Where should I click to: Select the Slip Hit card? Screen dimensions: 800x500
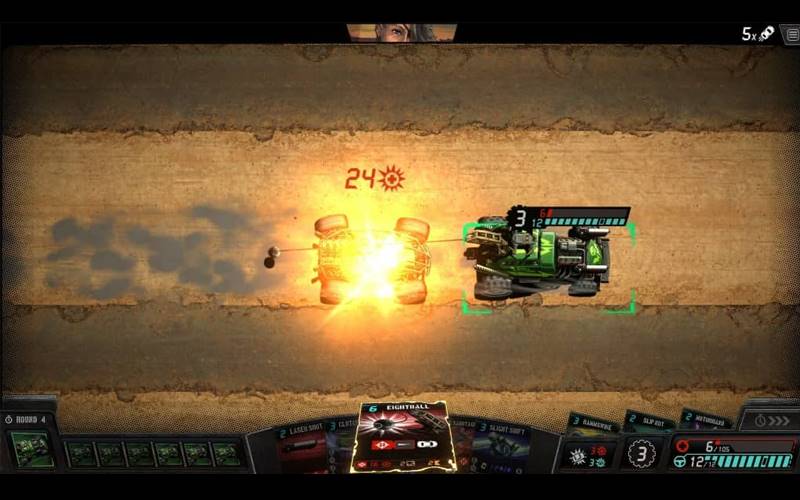pyautogui.click(x=648, y=420)
